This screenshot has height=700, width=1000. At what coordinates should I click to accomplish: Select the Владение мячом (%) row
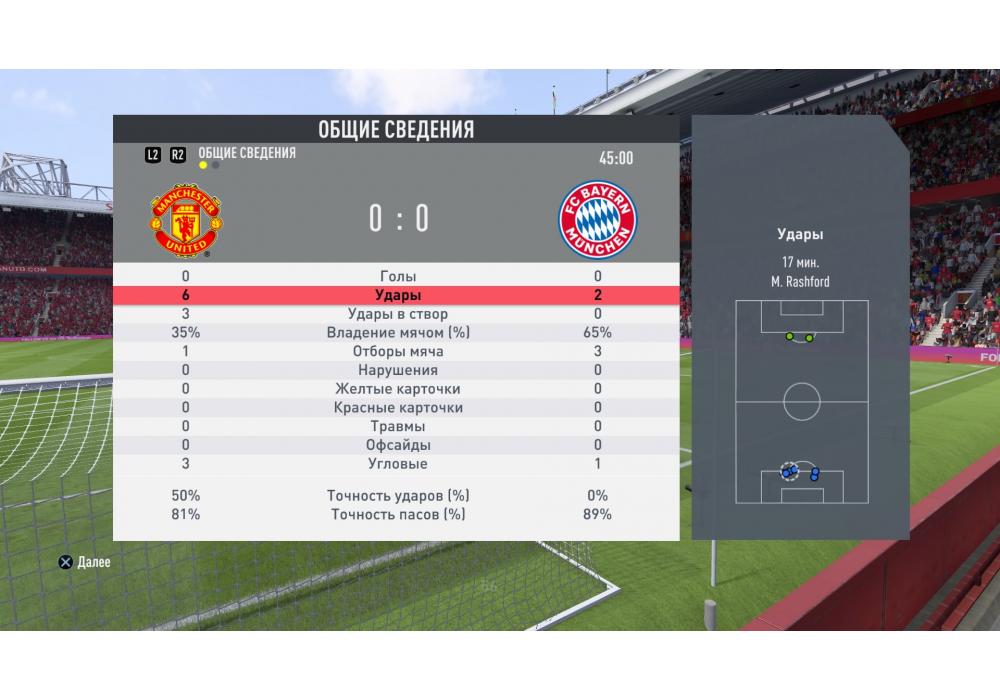(398, 333)
